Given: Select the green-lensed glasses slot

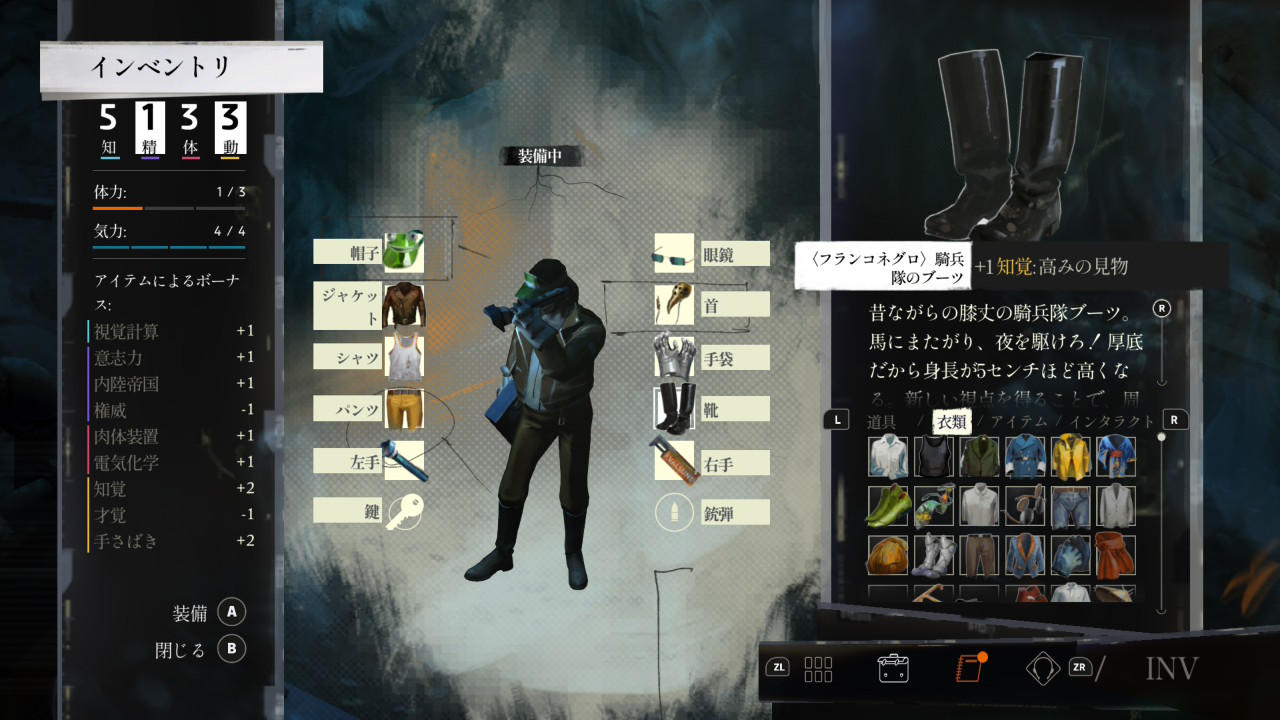Looking at the screenshot, I should coord(674,255).
